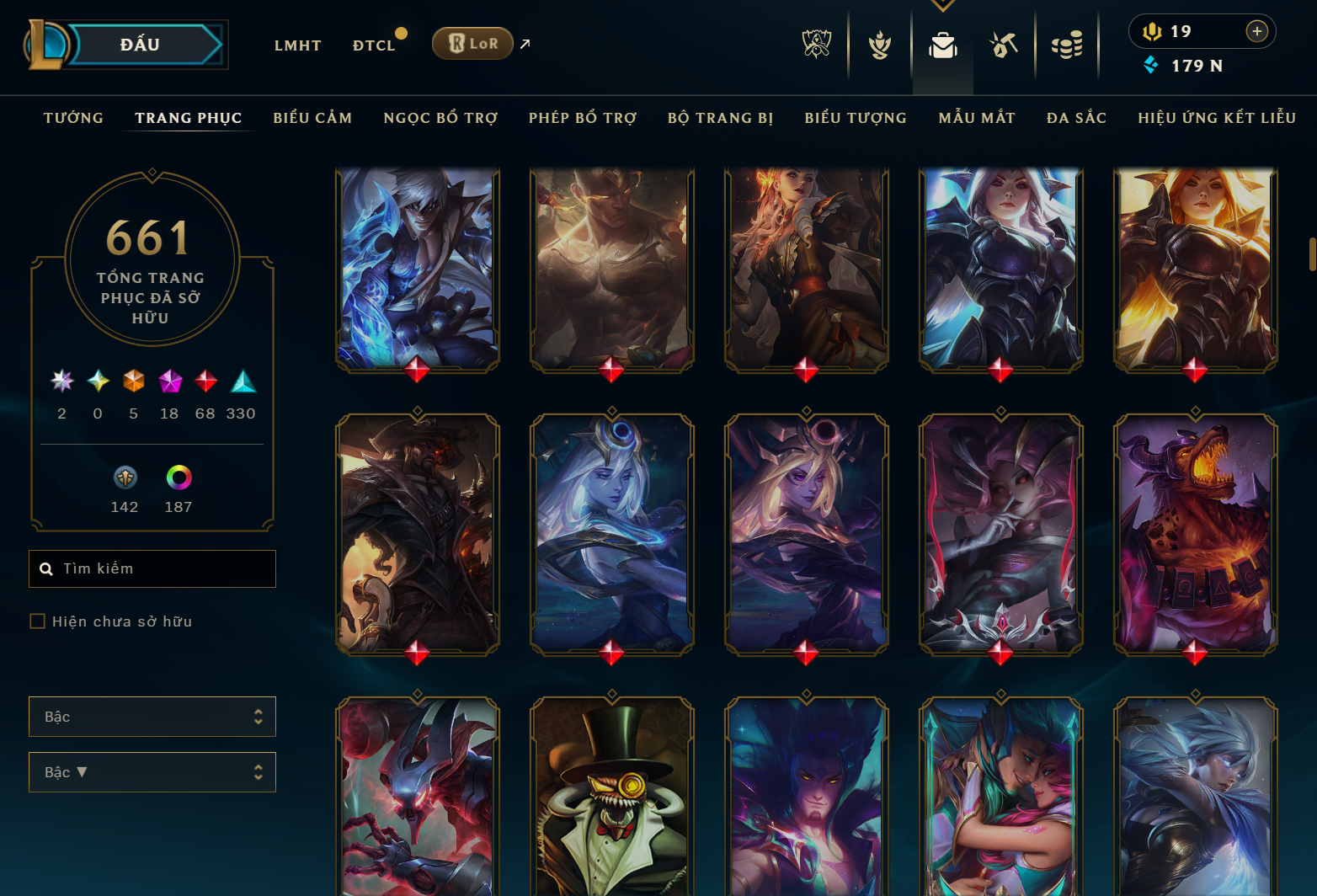Image resolution: width=1317 pixels, height=896 pixels.
Task: Open the Store coins icon
Action: [x=1067, y=46]
